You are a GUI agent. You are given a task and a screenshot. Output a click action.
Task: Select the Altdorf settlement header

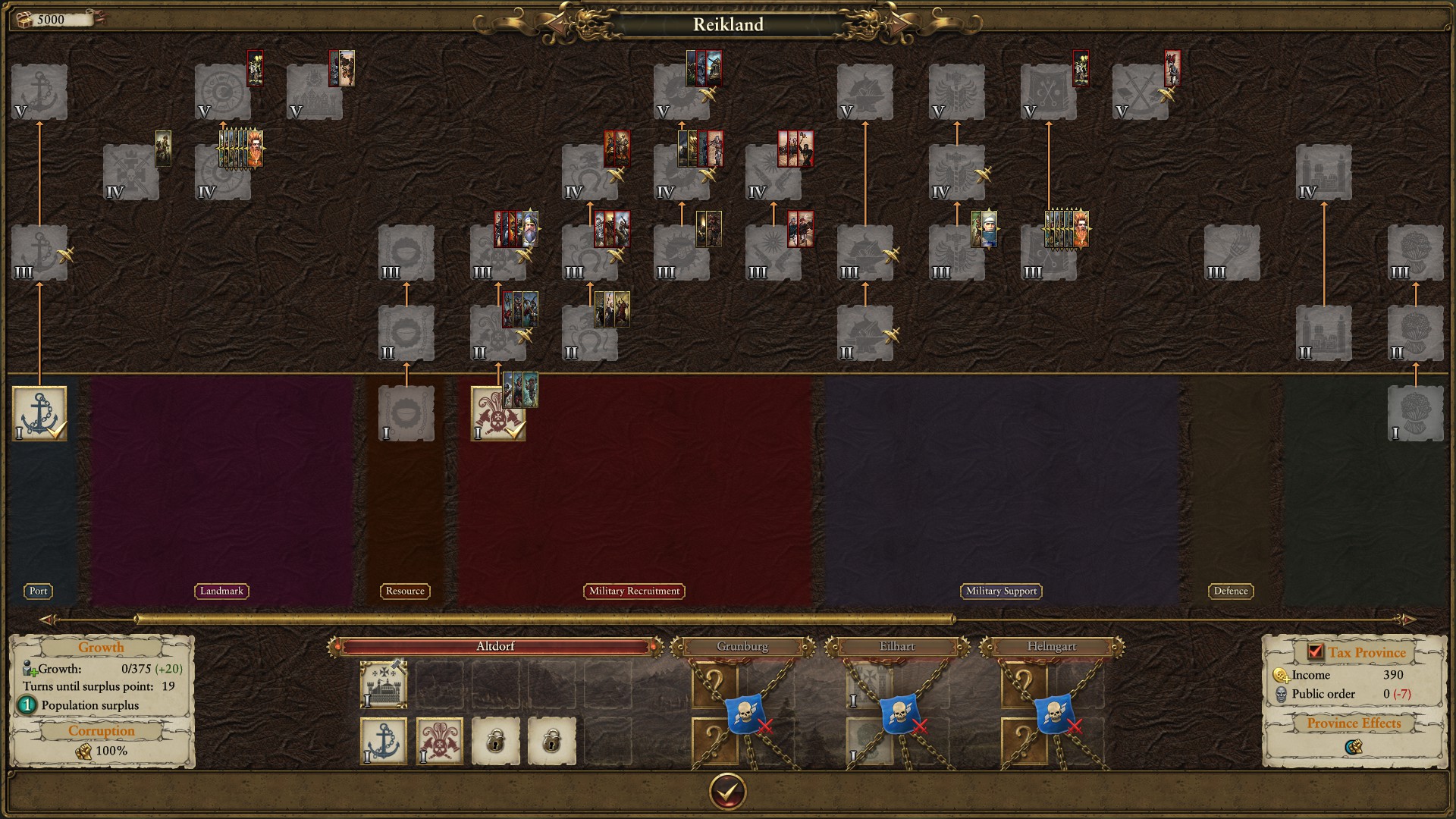click(495, 647)
